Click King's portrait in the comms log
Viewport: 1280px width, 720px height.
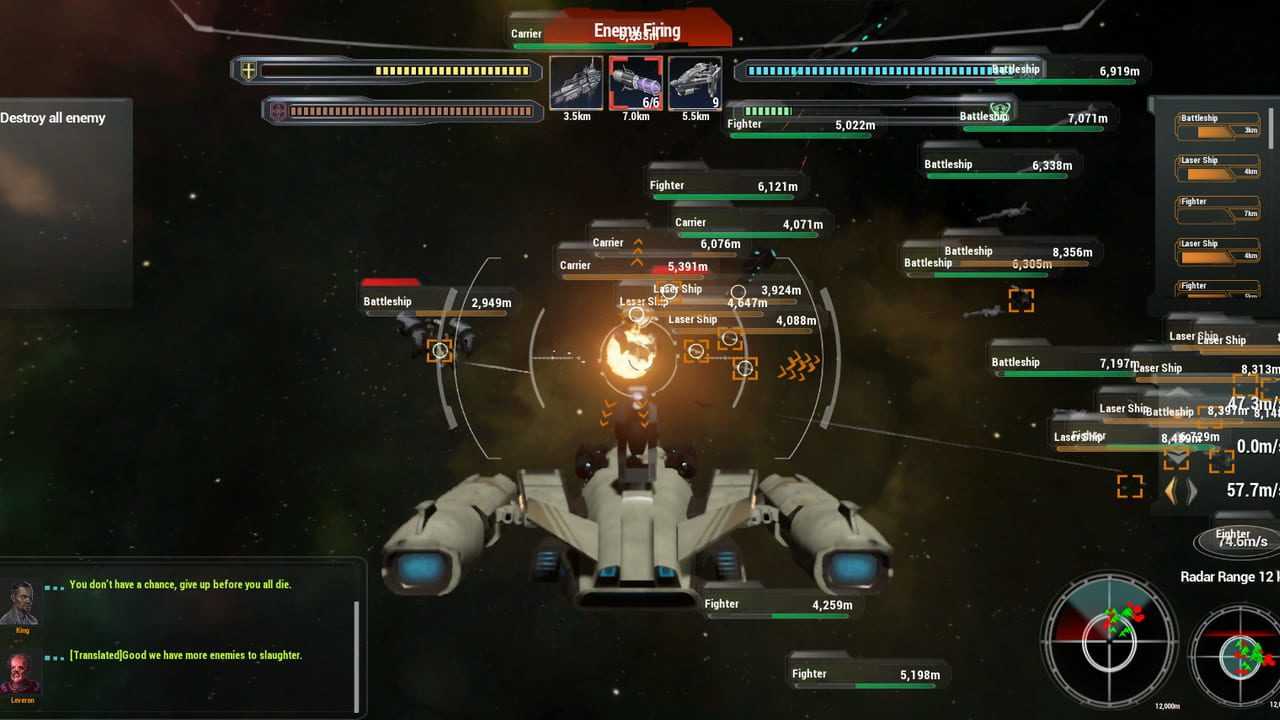tap(21, 604)
